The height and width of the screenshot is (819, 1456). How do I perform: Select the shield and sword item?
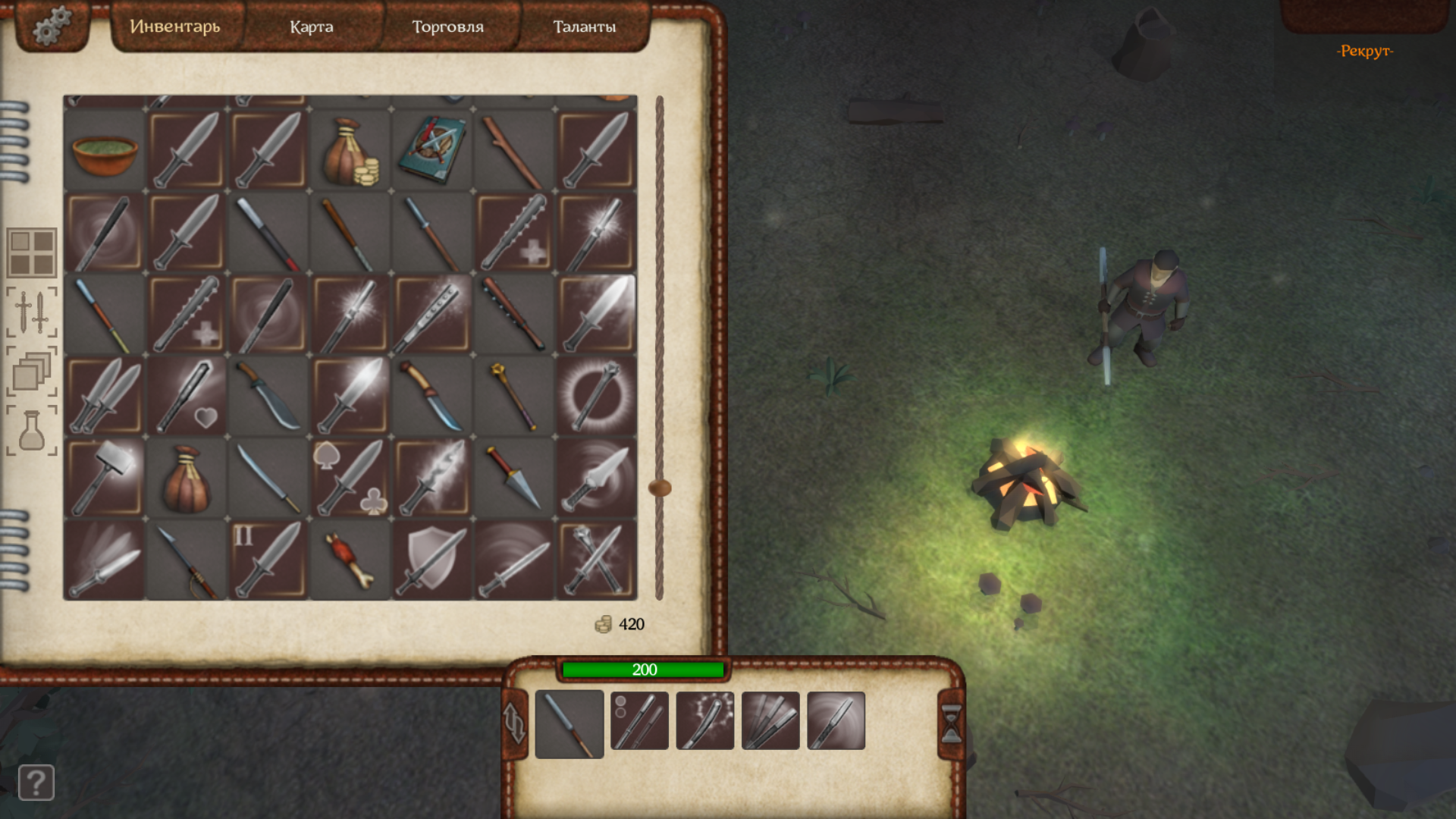coord(432,560)
